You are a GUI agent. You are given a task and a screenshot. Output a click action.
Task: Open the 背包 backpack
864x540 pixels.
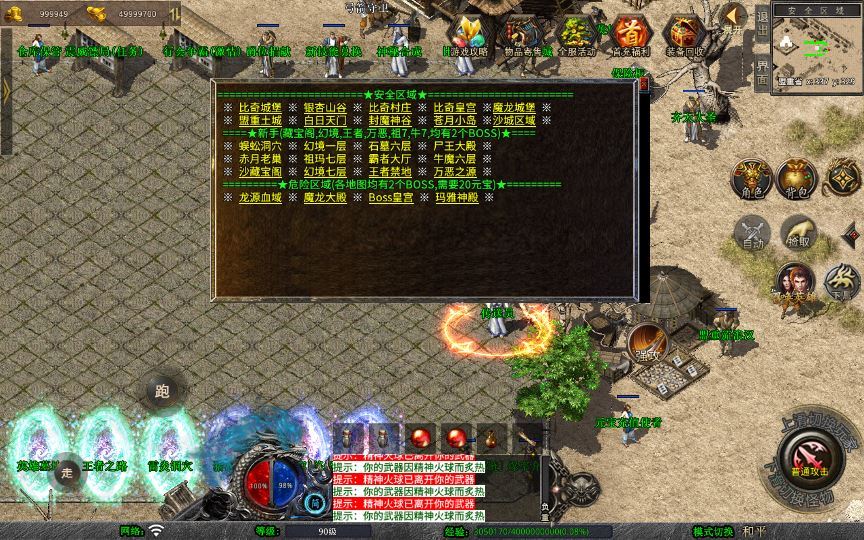797,178
